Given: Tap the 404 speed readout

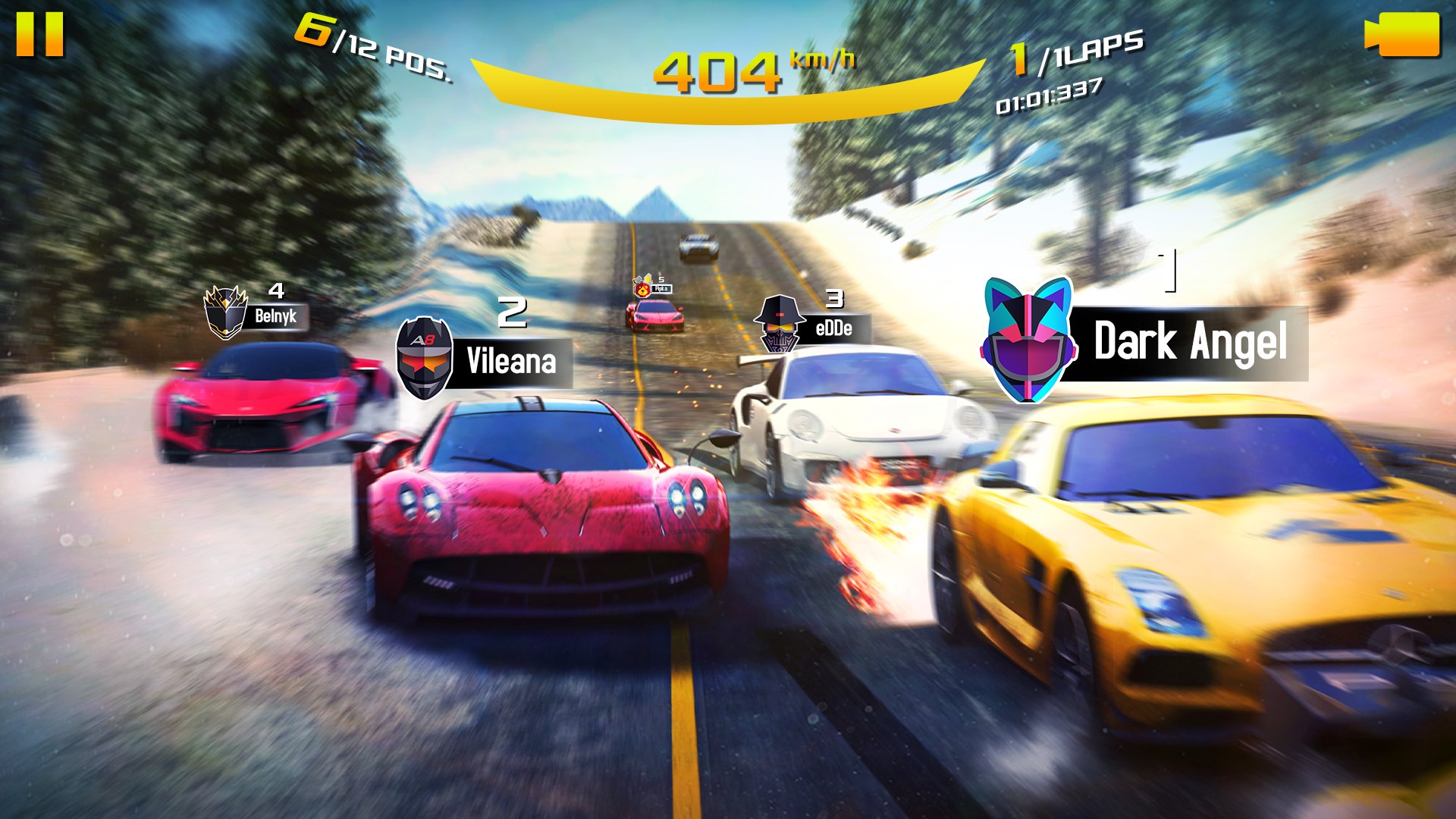Looking at the screenshot, I should click(717, 71).
